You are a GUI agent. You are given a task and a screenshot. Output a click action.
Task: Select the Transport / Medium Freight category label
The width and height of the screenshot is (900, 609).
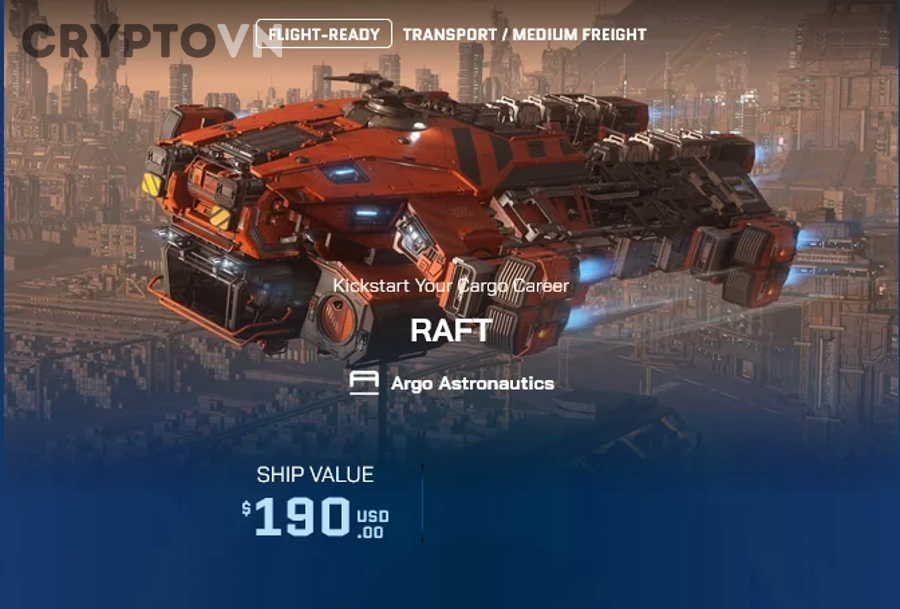[524, 35]
